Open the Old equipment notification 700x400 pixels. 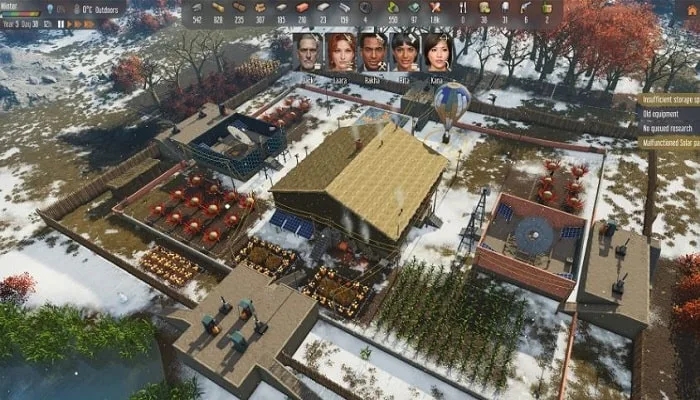pos(670,113)
